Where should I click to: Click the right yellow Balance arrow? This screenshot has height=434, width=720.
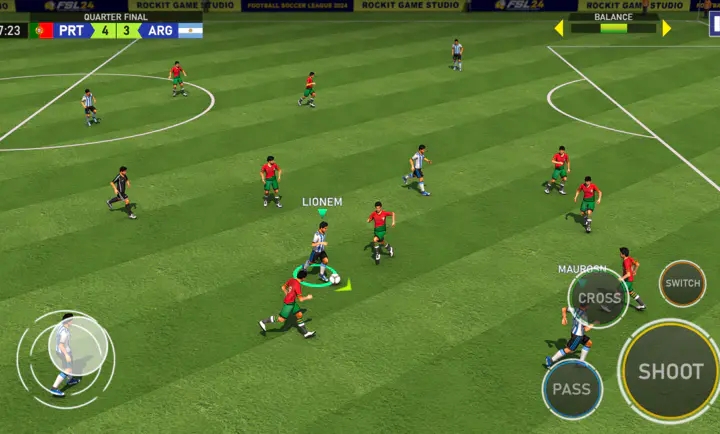(667, 28)
